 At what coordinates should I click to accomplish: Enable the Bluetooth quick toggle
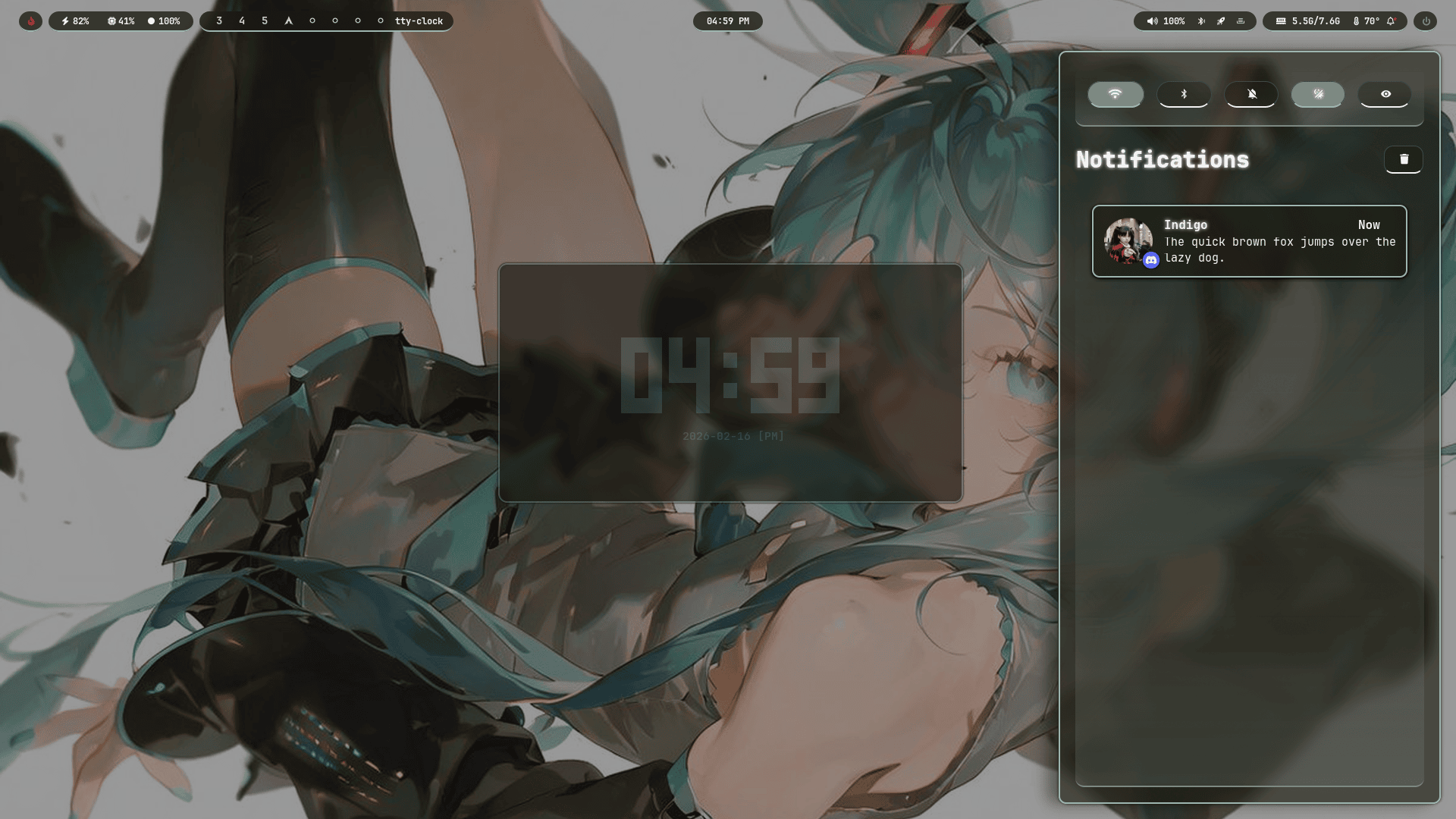(x=1182, y=94)
